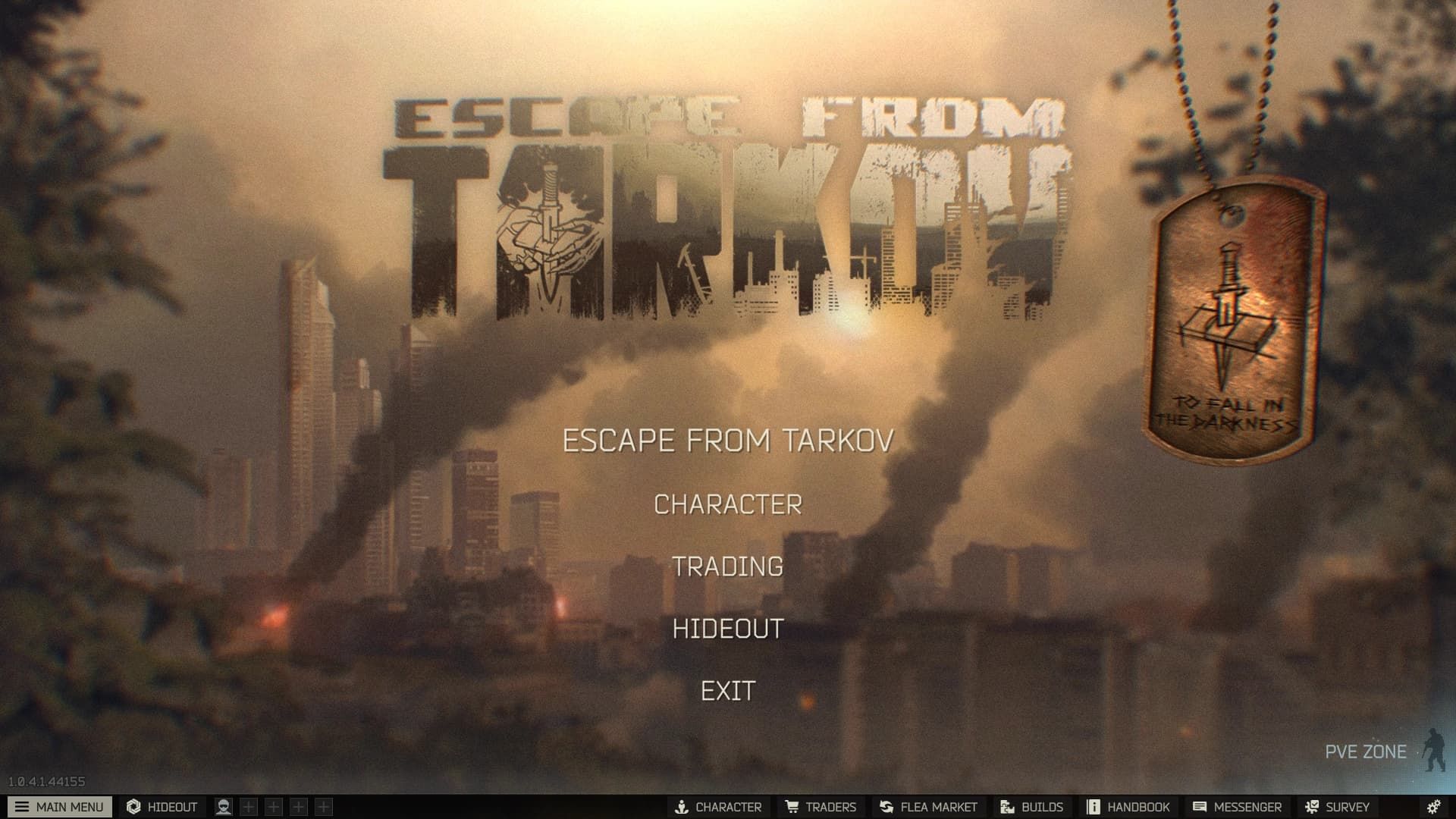Open the CHARACTER taskbar entry
The image size is (1456, 819).
717,807
